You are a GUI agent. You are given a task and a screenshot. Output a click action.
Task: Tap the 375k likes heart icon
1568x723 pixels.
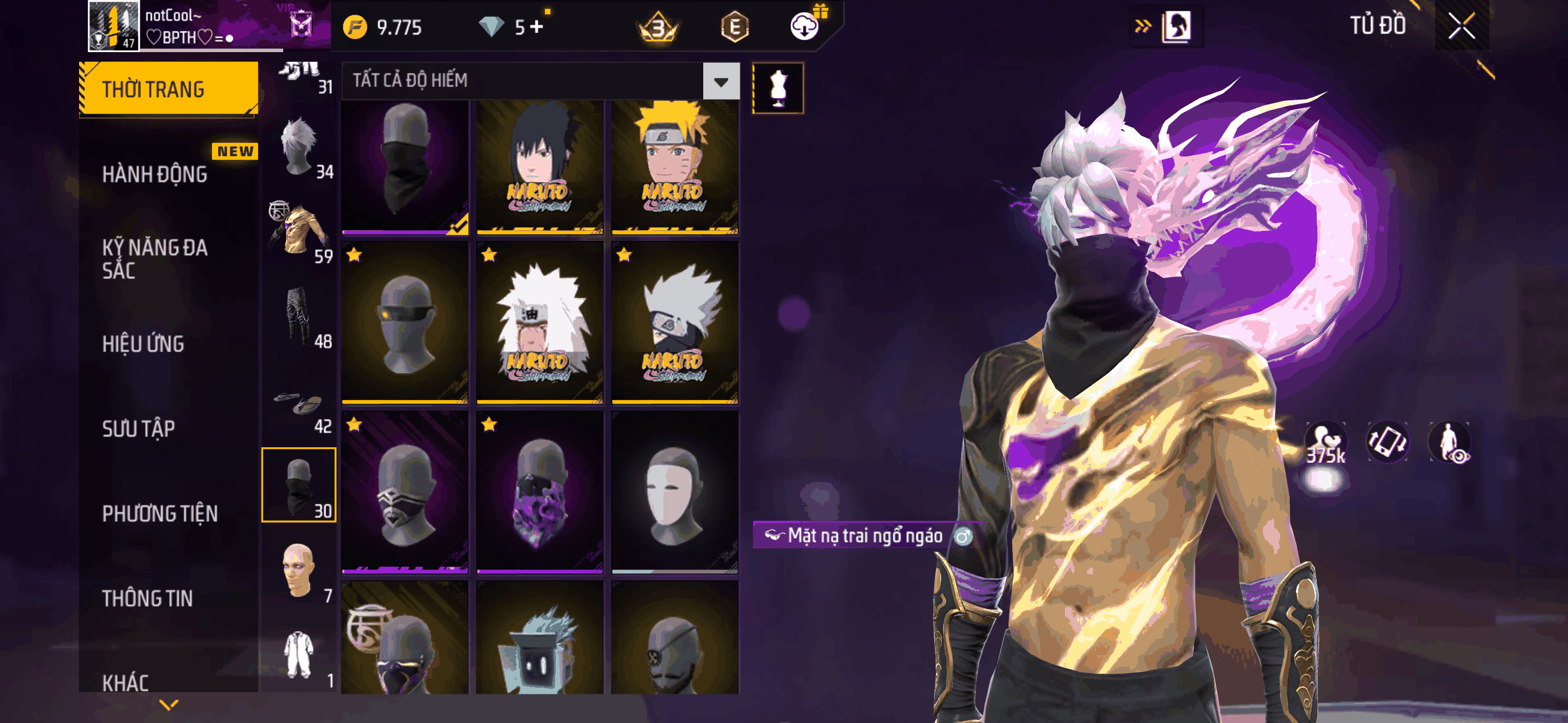coord(1325,443)
